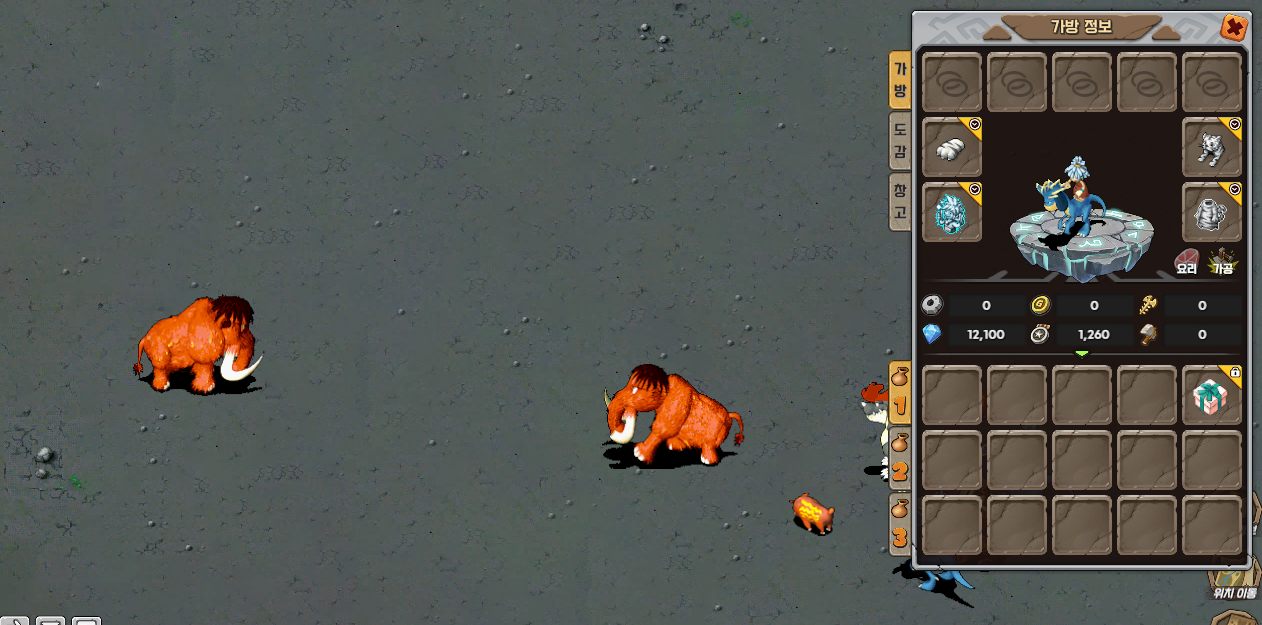
Task: Select the glowing blue armor equipment slot
Action: pos(951,212)
